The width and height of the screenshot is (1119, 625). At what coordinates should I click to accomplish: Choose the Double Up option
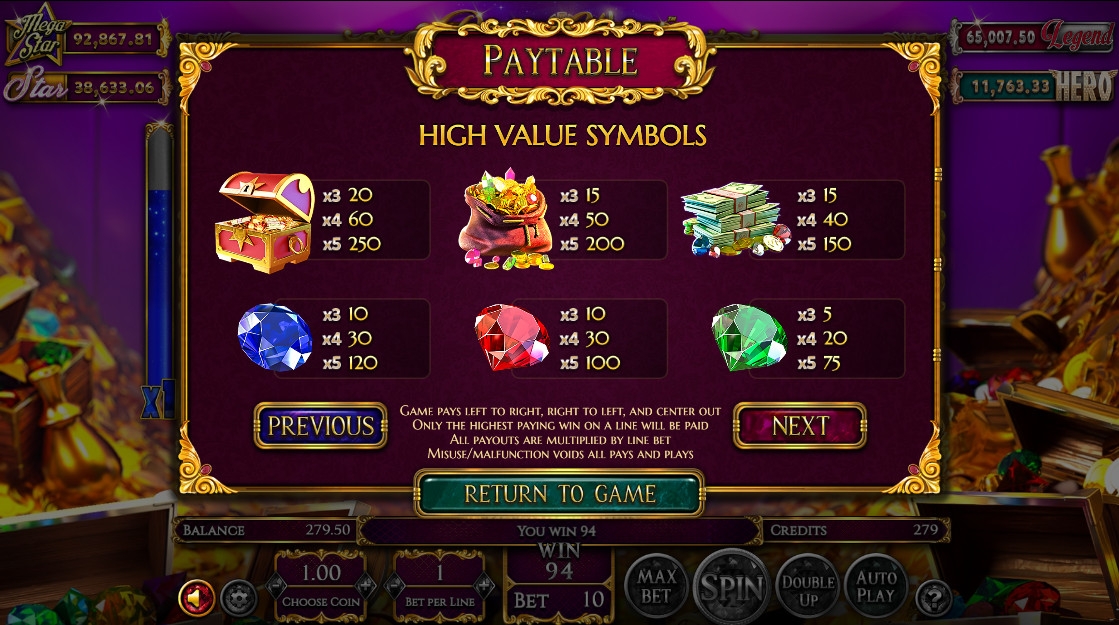(x=807, y=588)
